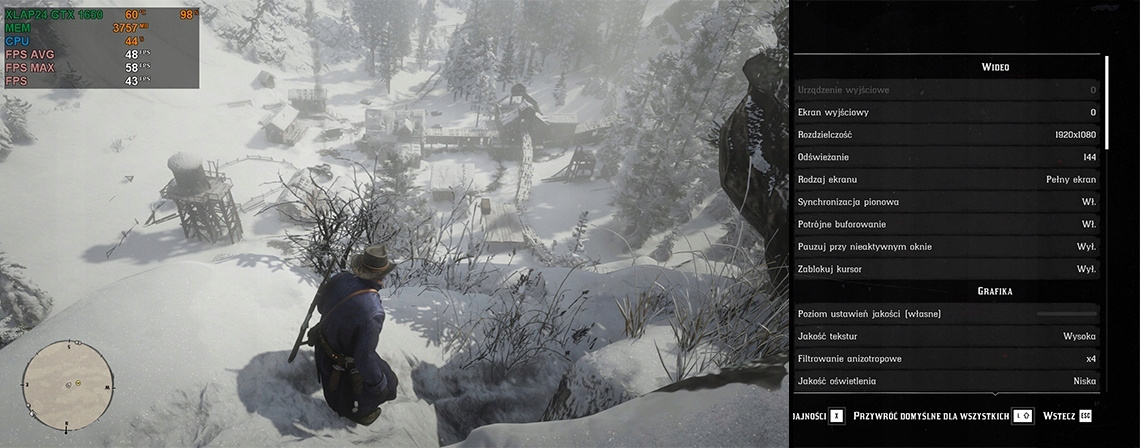Image resolution: width=1140 pixels, height=448 pixels.
Task: Adjust the Poziom ustawień jakości slider
Action: (1066, 314)
